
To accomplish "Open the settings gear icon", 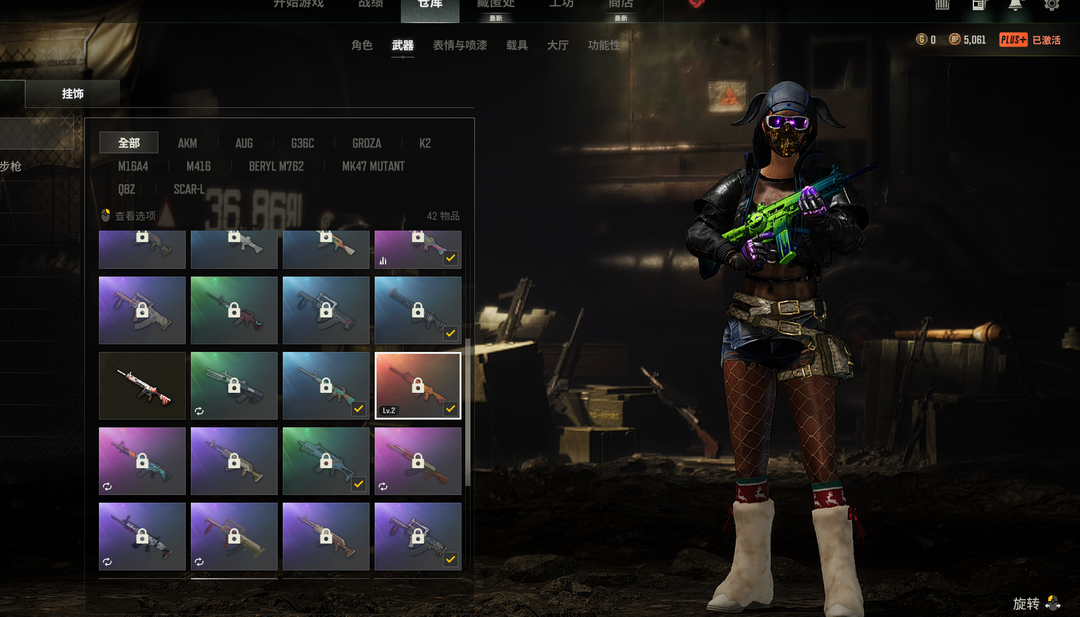I will [1051, 5].
